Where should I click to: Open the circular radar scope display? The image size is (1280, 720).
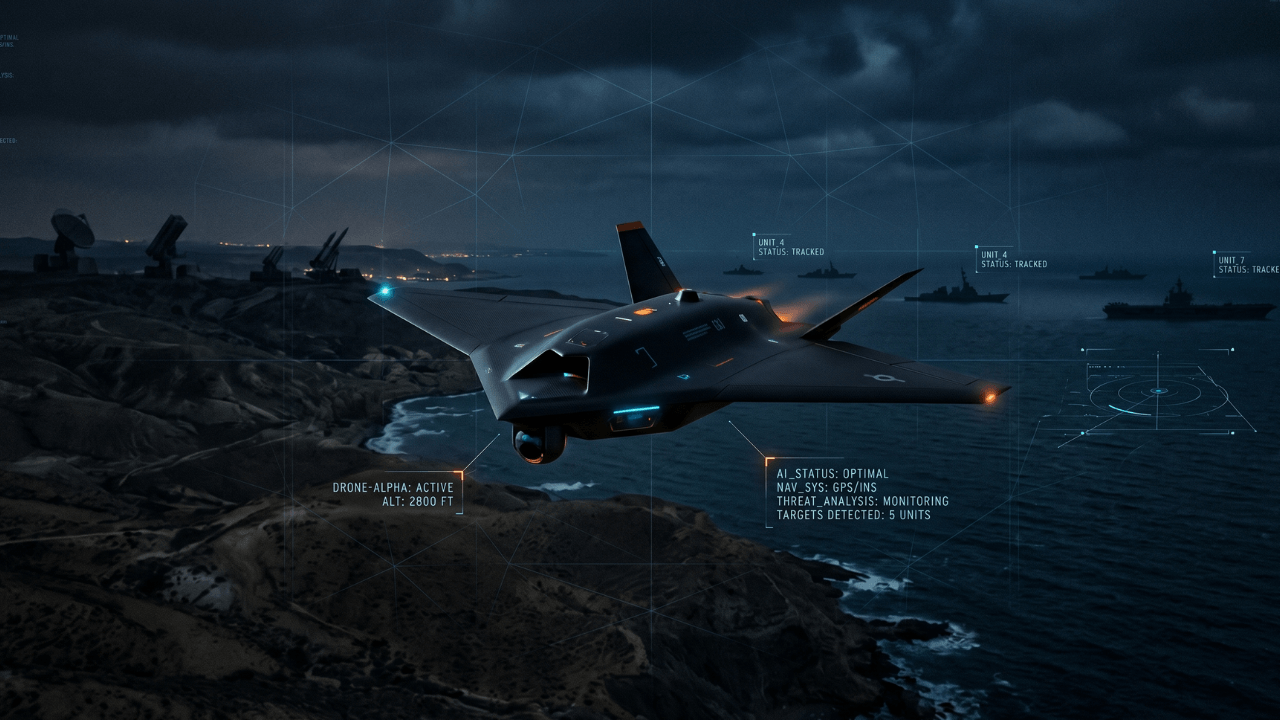(1158, 391)
